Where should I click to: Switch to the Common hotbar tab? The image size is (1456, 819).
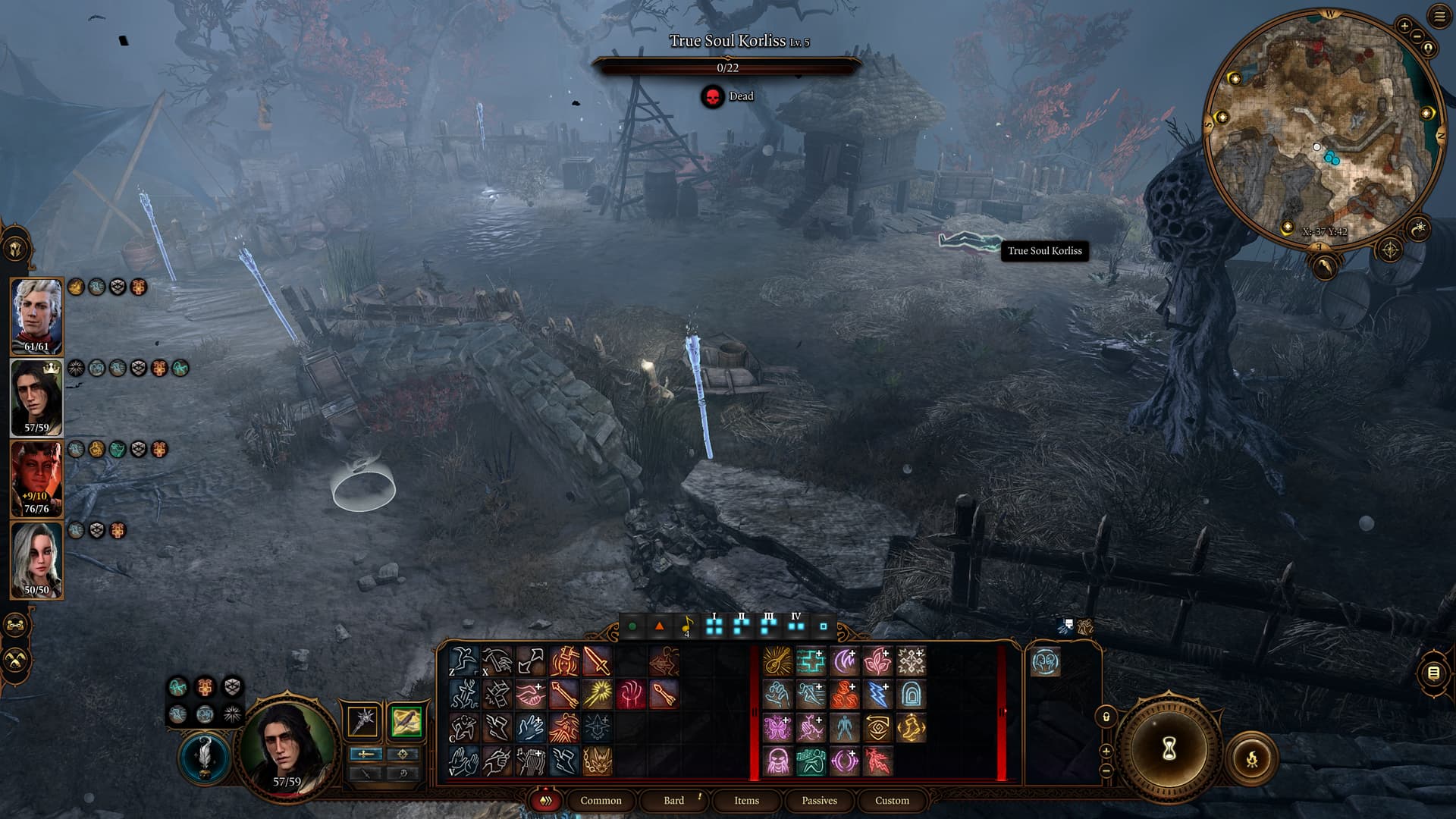tap(601, 800)
